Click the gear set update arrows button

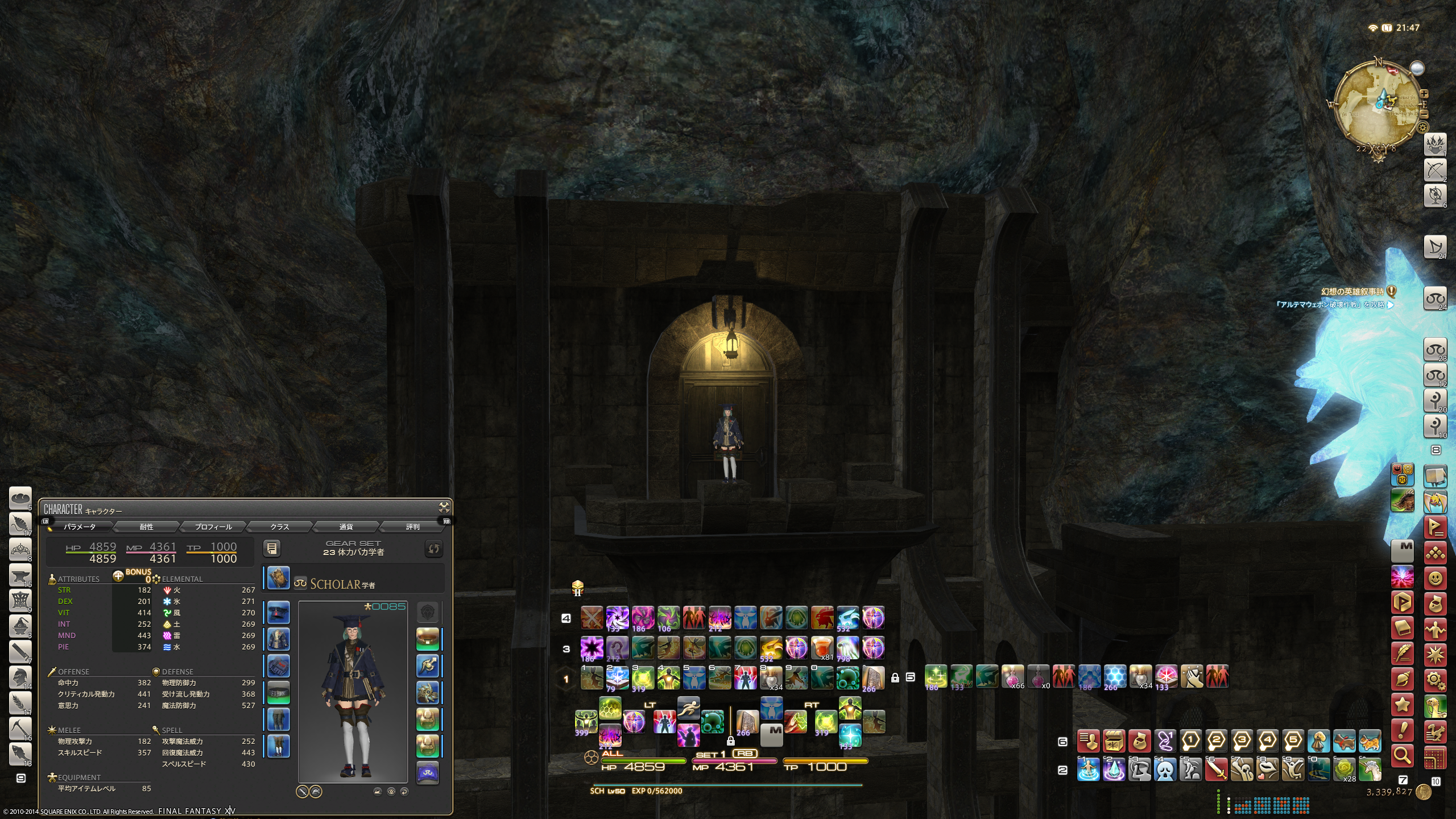coord(433,548)
